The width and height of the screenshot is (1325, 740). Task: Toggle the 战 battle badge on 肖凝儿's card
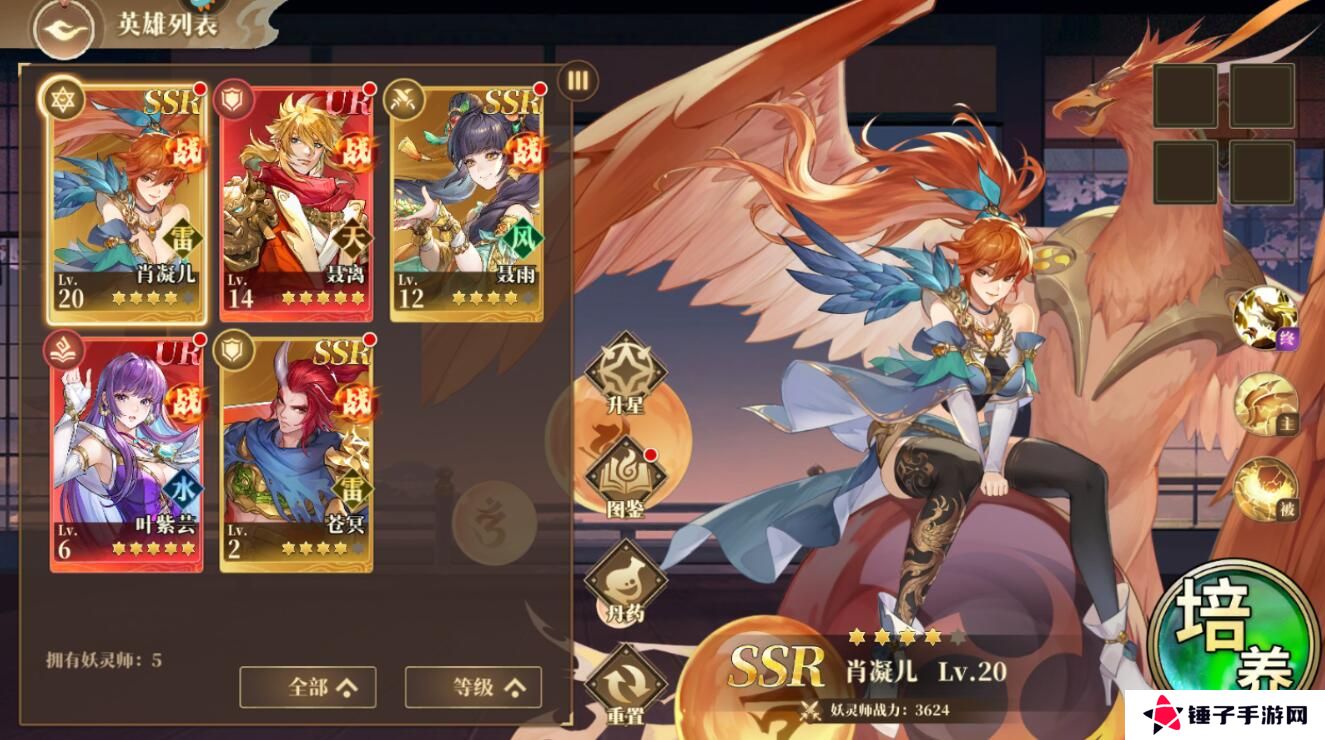[181, 152]
